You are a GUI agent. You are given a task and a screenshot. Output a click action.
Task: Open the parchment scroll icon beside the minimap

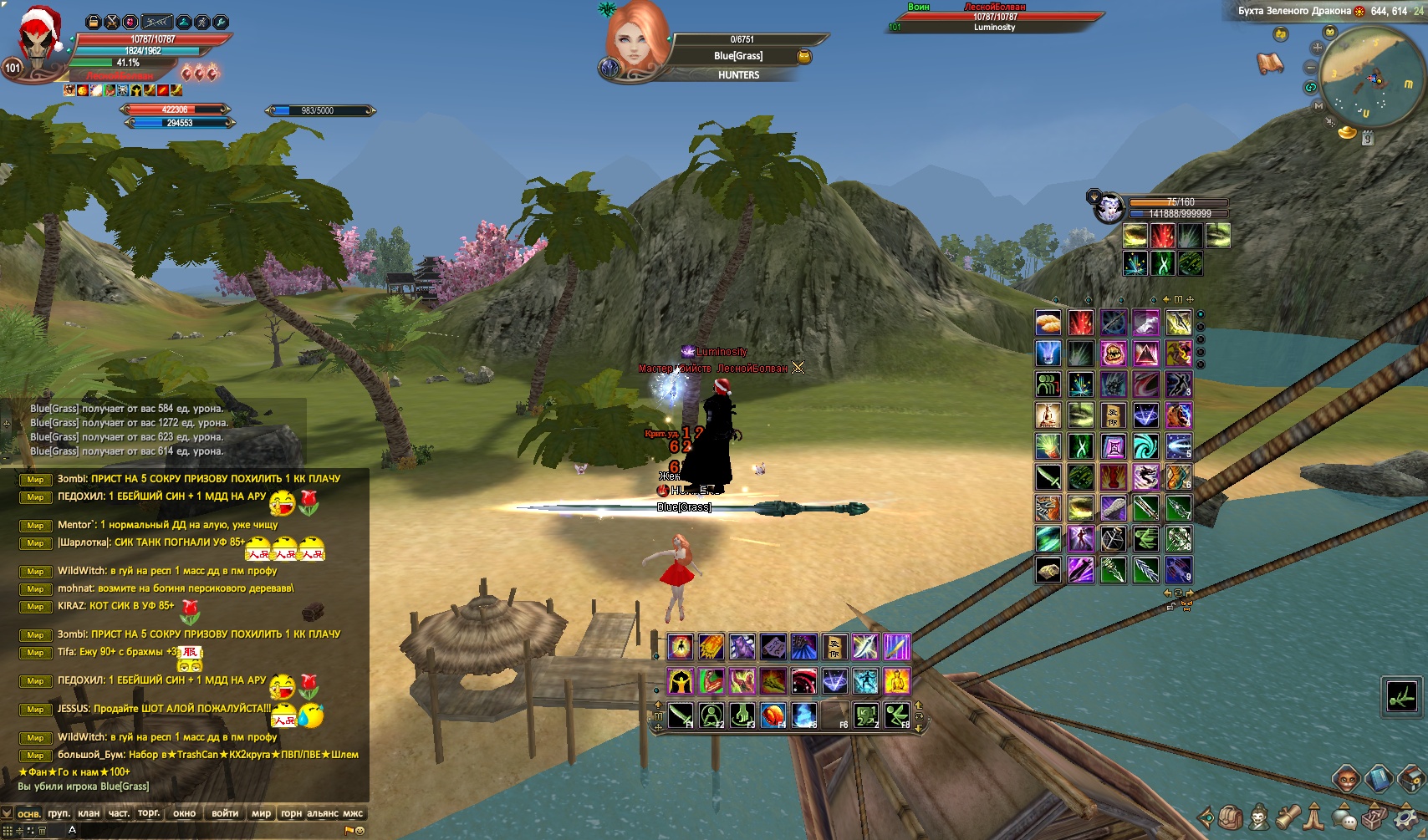pyautogui.click(x=1270, y=63)
